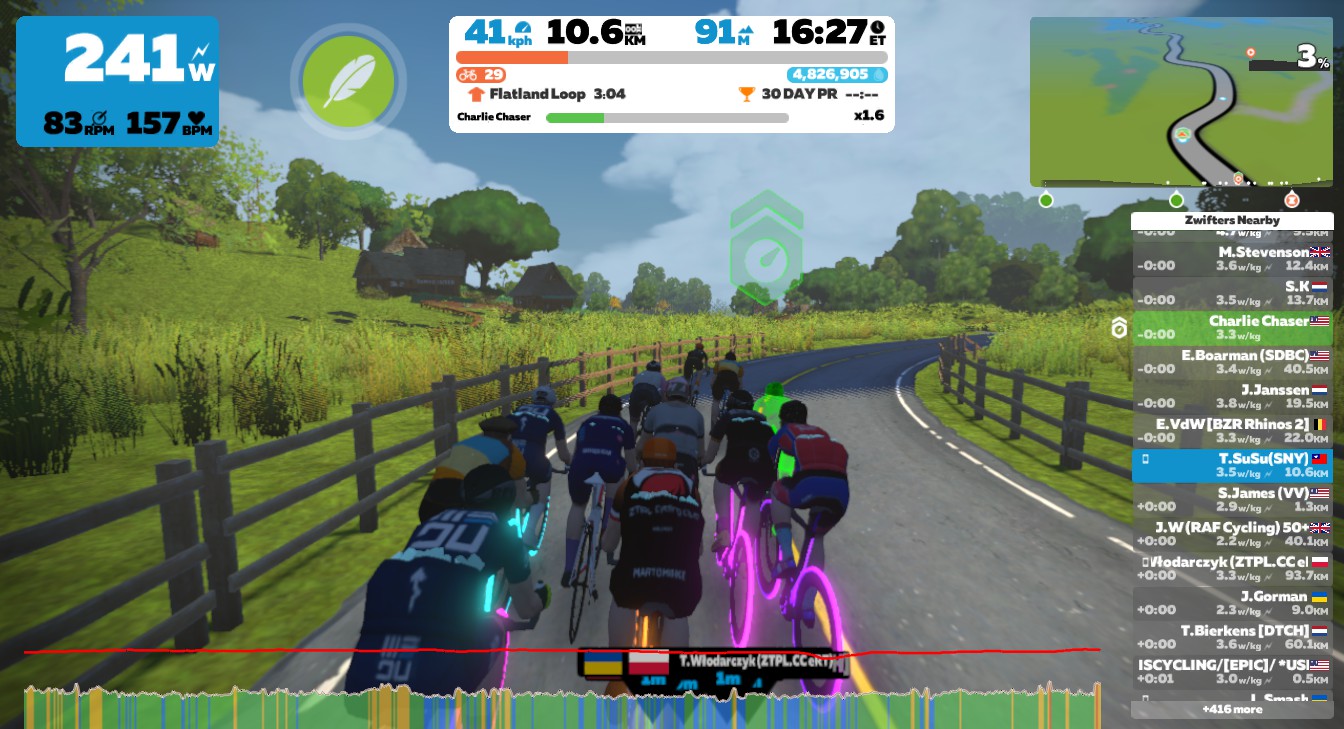Click S.James (VV) in nearby list

pyautogui.click(x=1232, y=500)
